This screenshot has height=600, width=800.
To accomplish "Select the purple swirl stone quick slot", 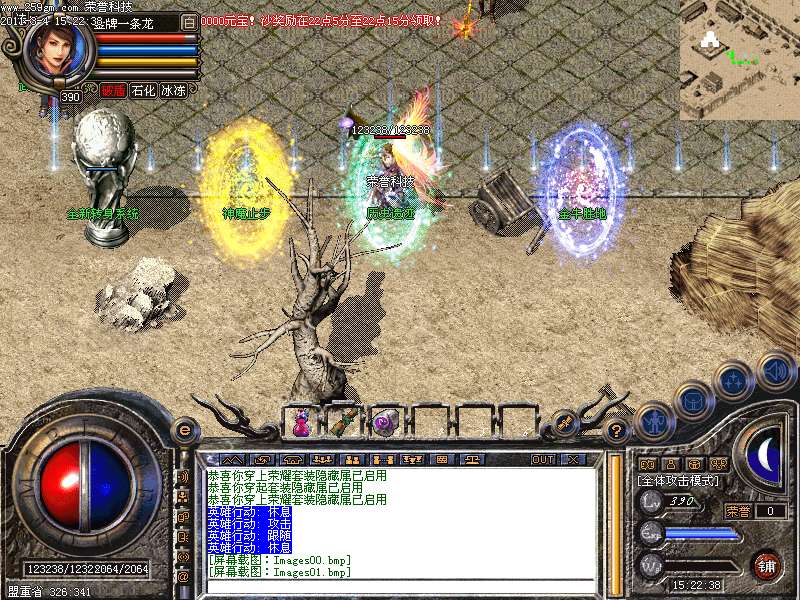I will 385,423.
